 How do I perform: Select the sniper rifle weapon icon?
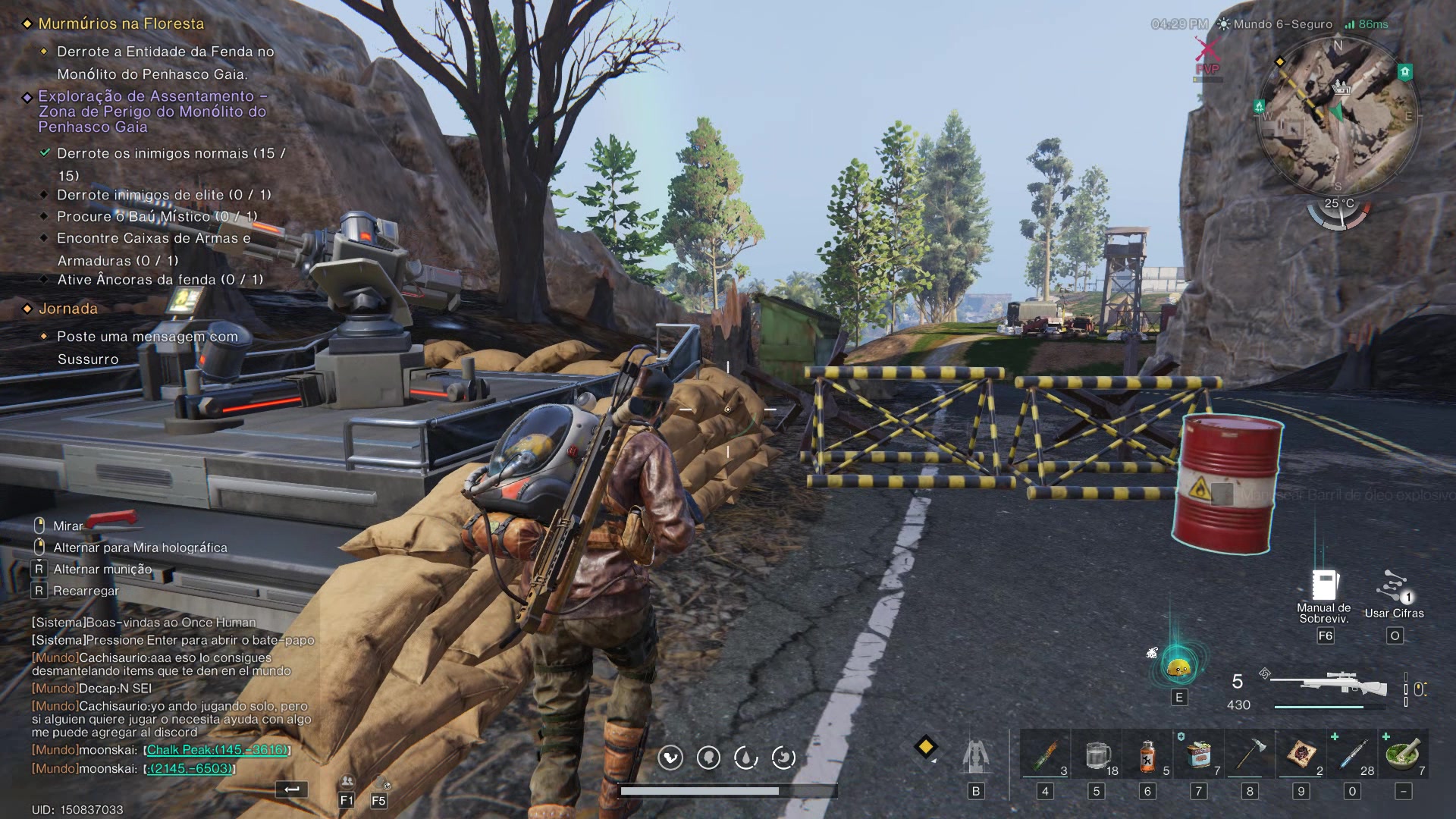1329,685
